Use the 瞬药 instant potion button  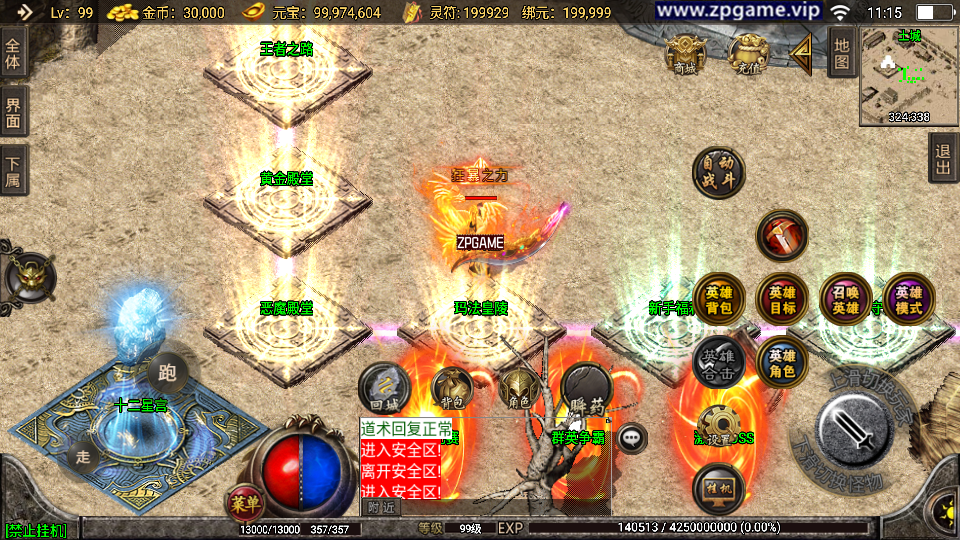[586, 390]
